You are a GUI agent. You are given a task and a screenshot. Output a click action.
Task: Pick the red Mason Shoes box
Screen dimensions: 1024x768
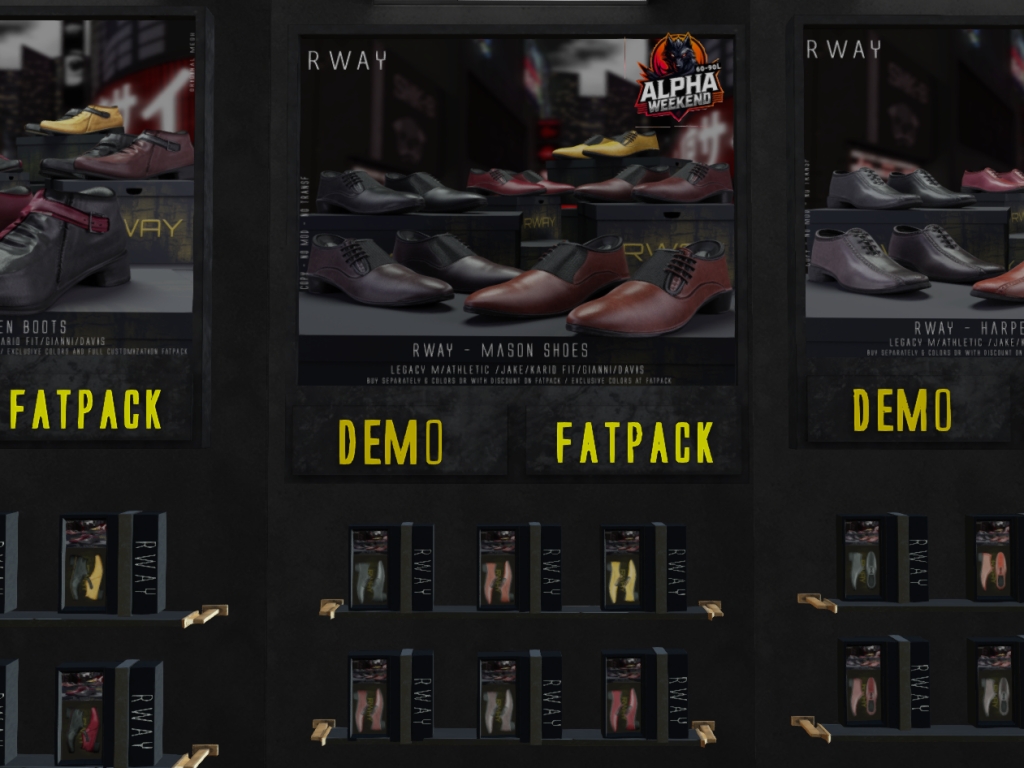point(624,697)
